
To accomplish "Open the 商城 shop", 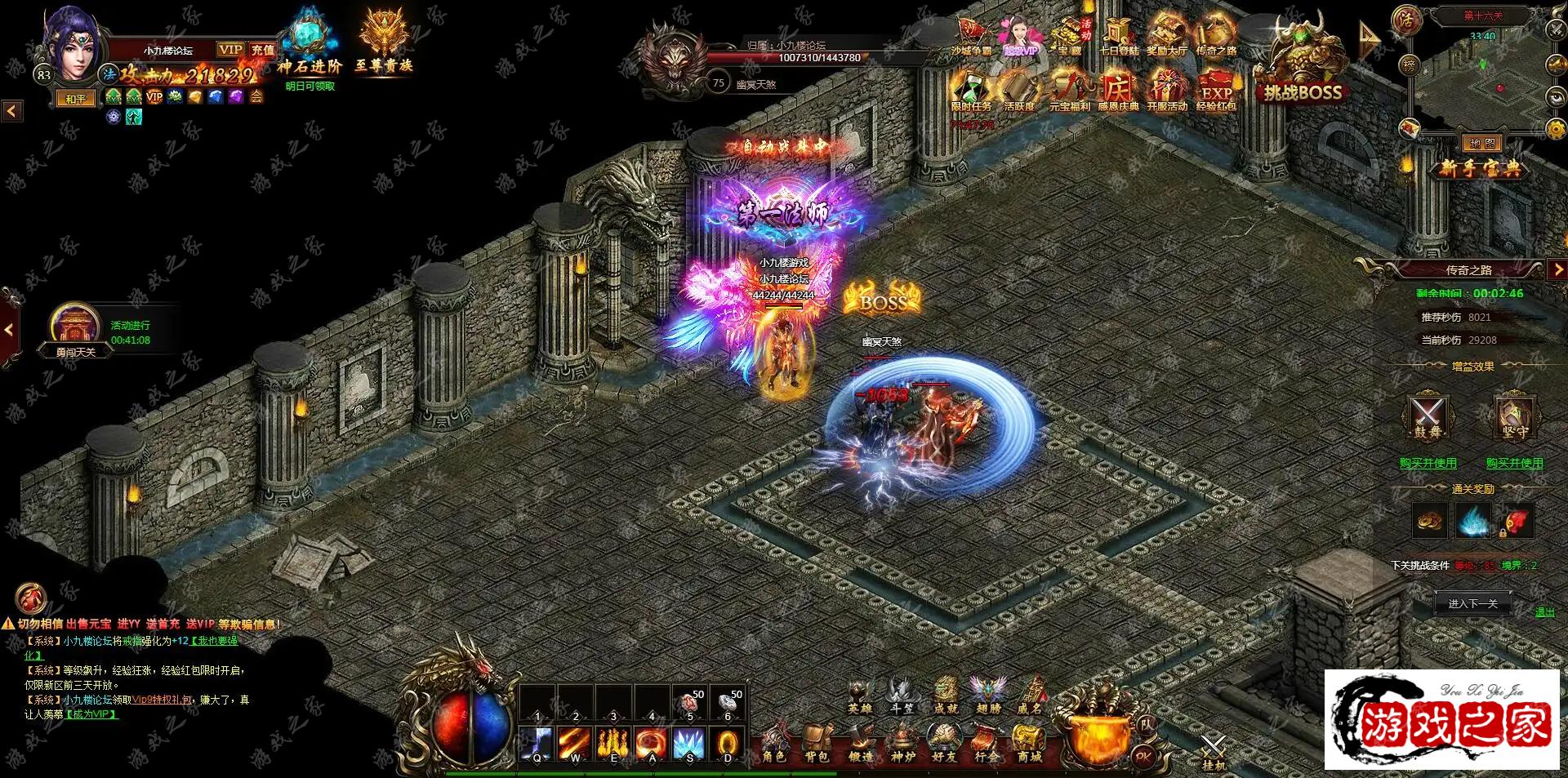I will coord(1029,744).
